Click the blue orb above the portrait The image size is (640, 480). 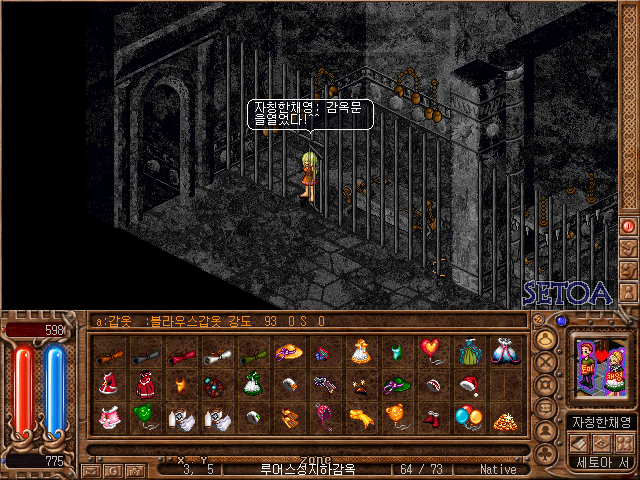click(x=561, y=322)
